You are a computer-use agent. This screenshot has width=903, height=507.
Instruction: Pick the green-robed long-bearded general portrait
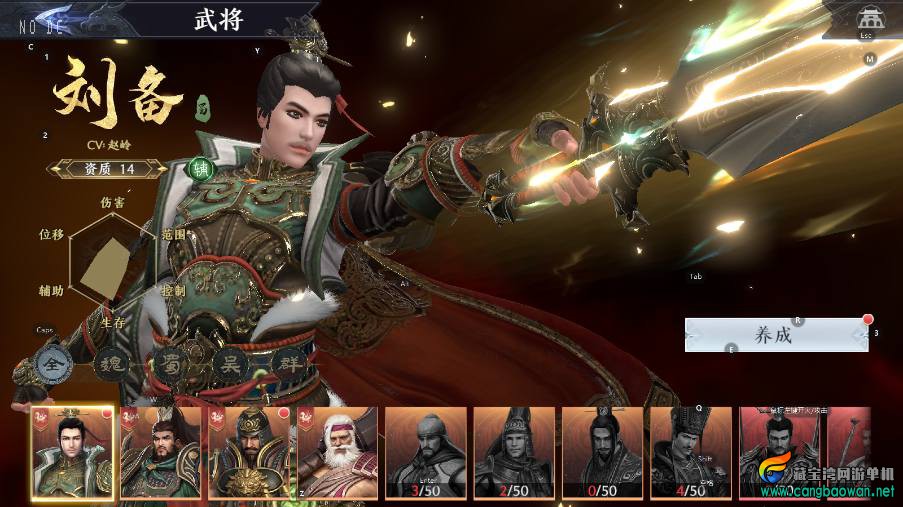pyautogui.click(x=161, y=452)
